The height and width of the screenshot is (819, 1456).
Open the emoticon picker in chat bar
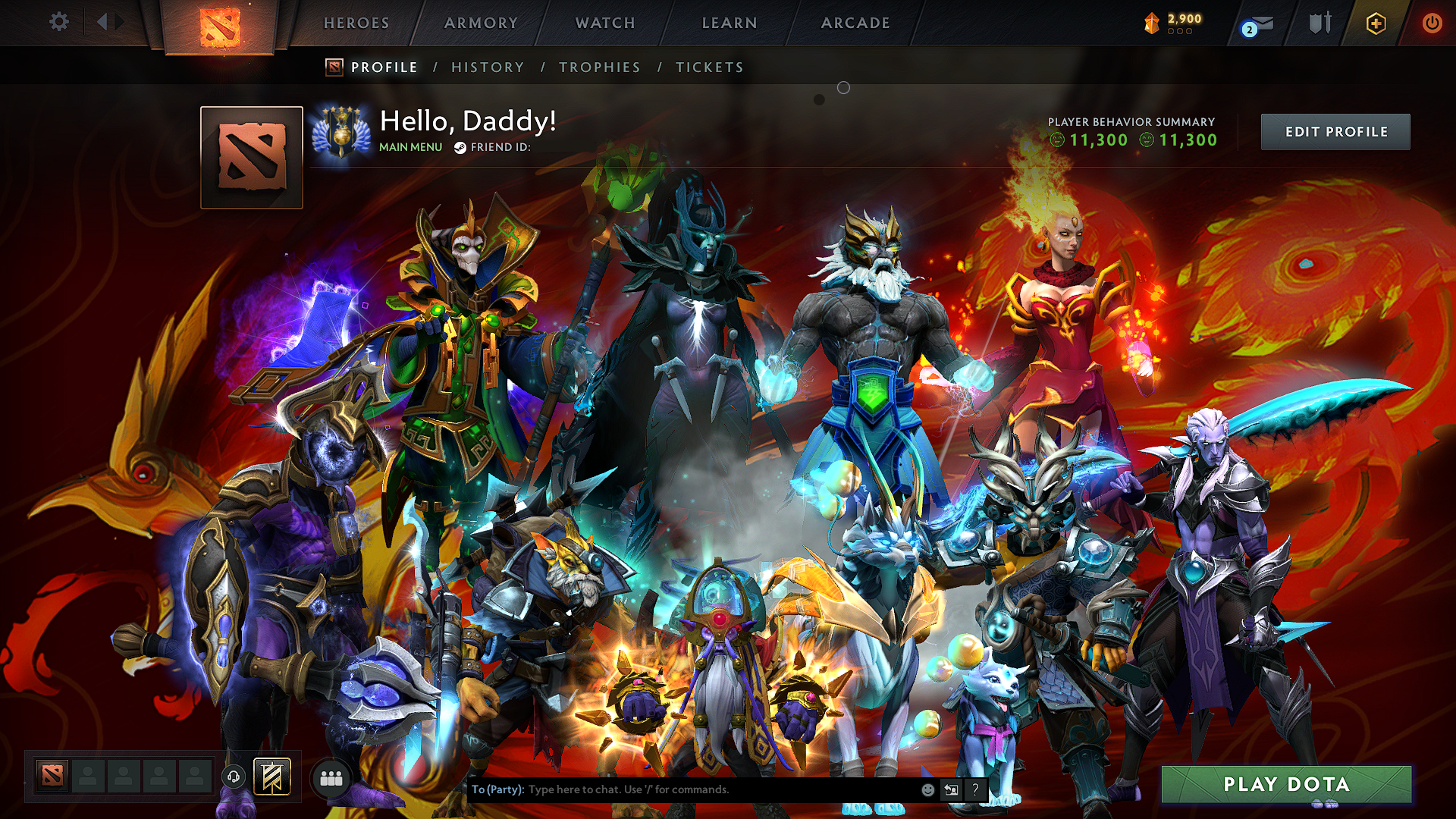(927, 789)
